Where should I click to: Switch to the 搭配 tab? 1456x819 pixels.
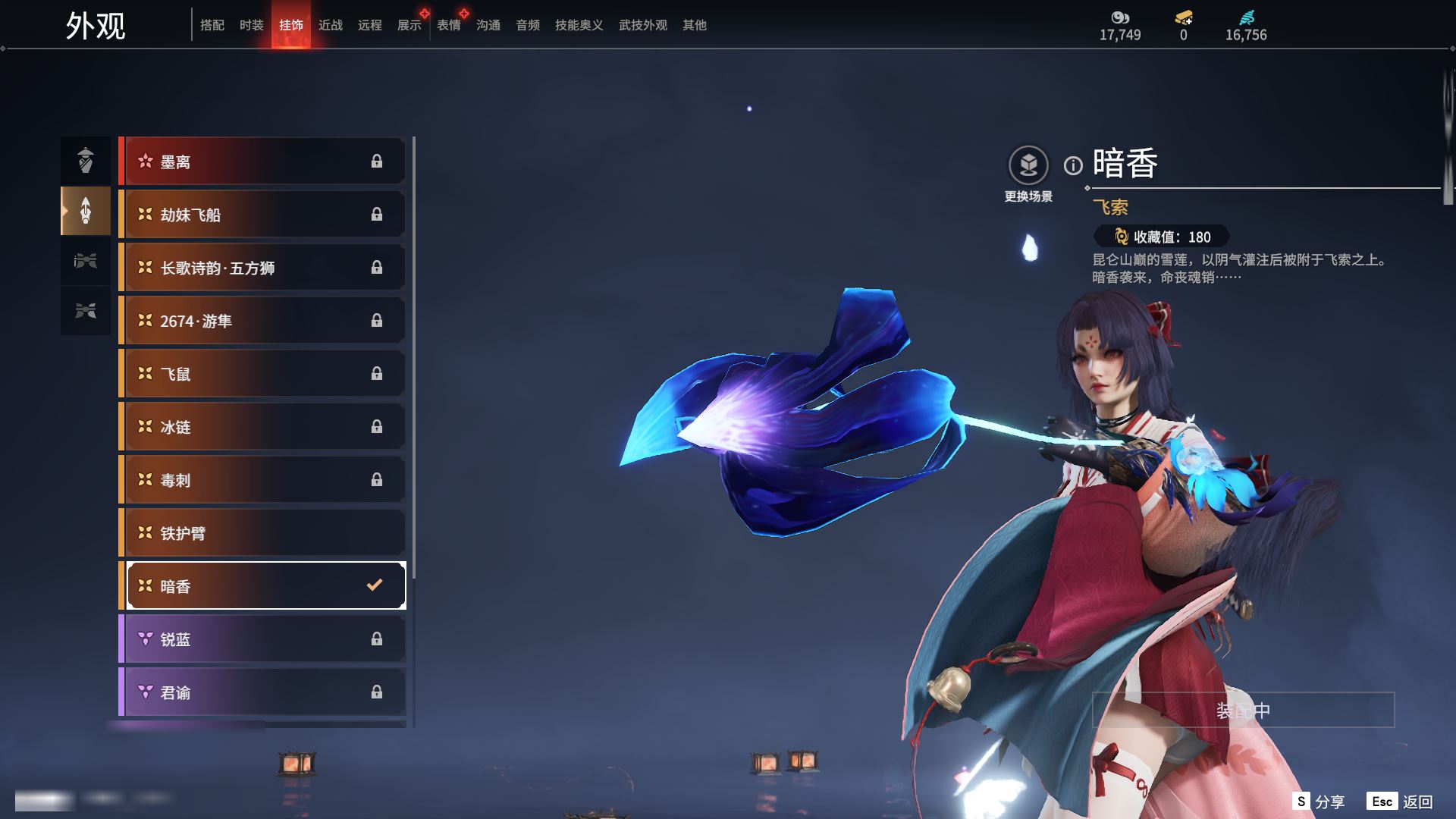(212, 25)
